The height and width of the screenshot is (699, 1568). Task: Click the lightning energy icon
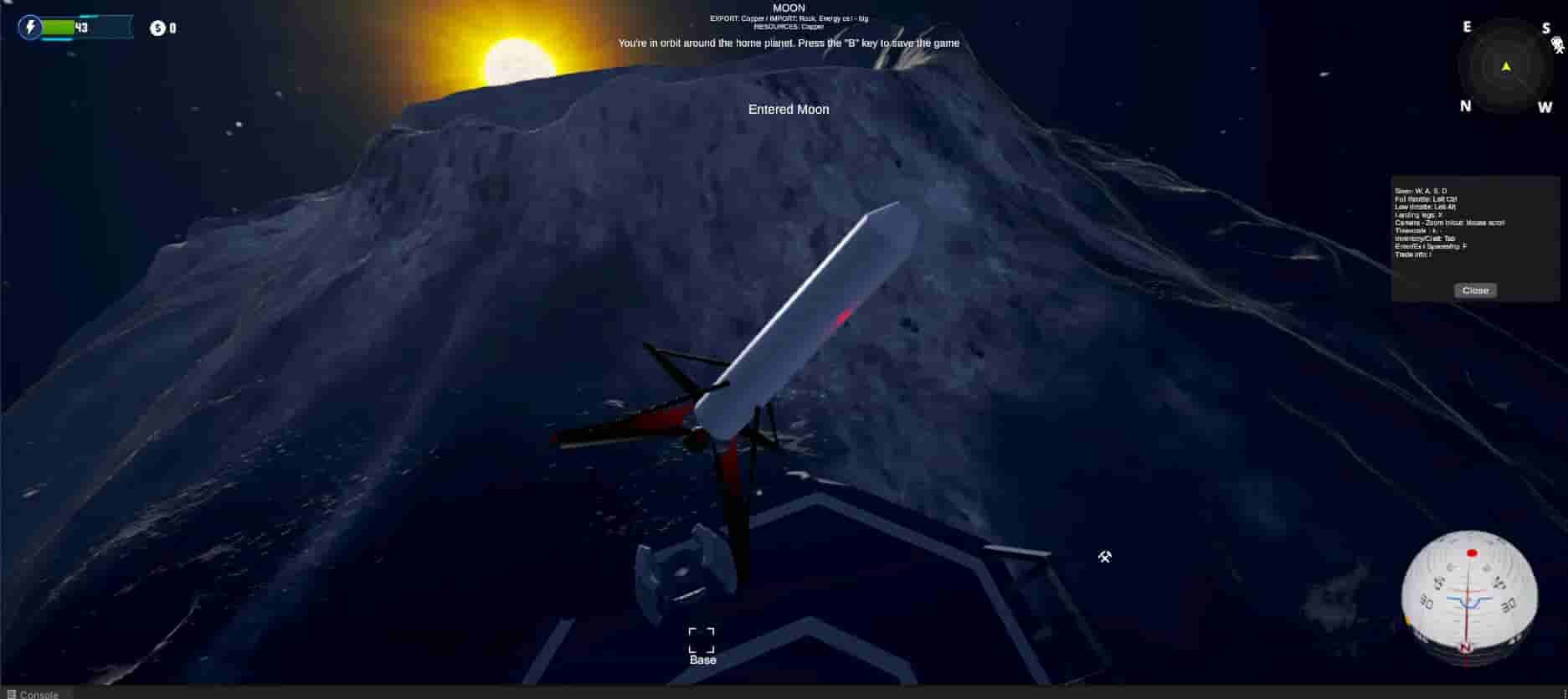point(31,28)
